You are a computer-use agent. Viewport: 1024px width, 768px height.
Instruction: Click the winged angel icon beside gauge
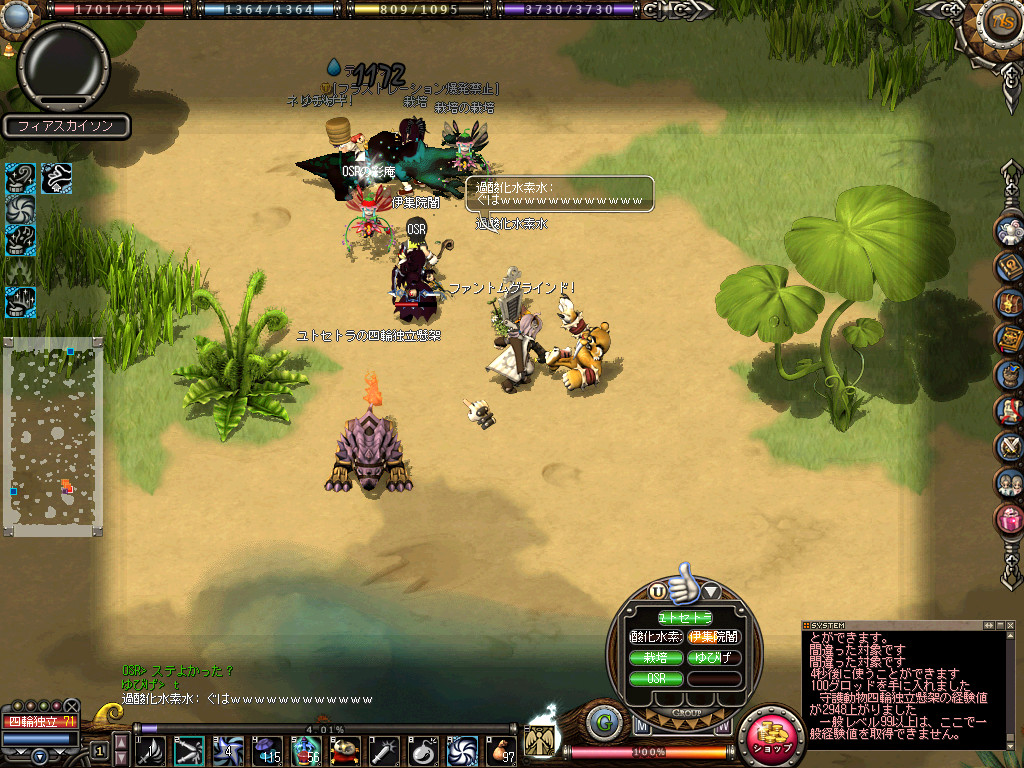[x=540, y=740]
